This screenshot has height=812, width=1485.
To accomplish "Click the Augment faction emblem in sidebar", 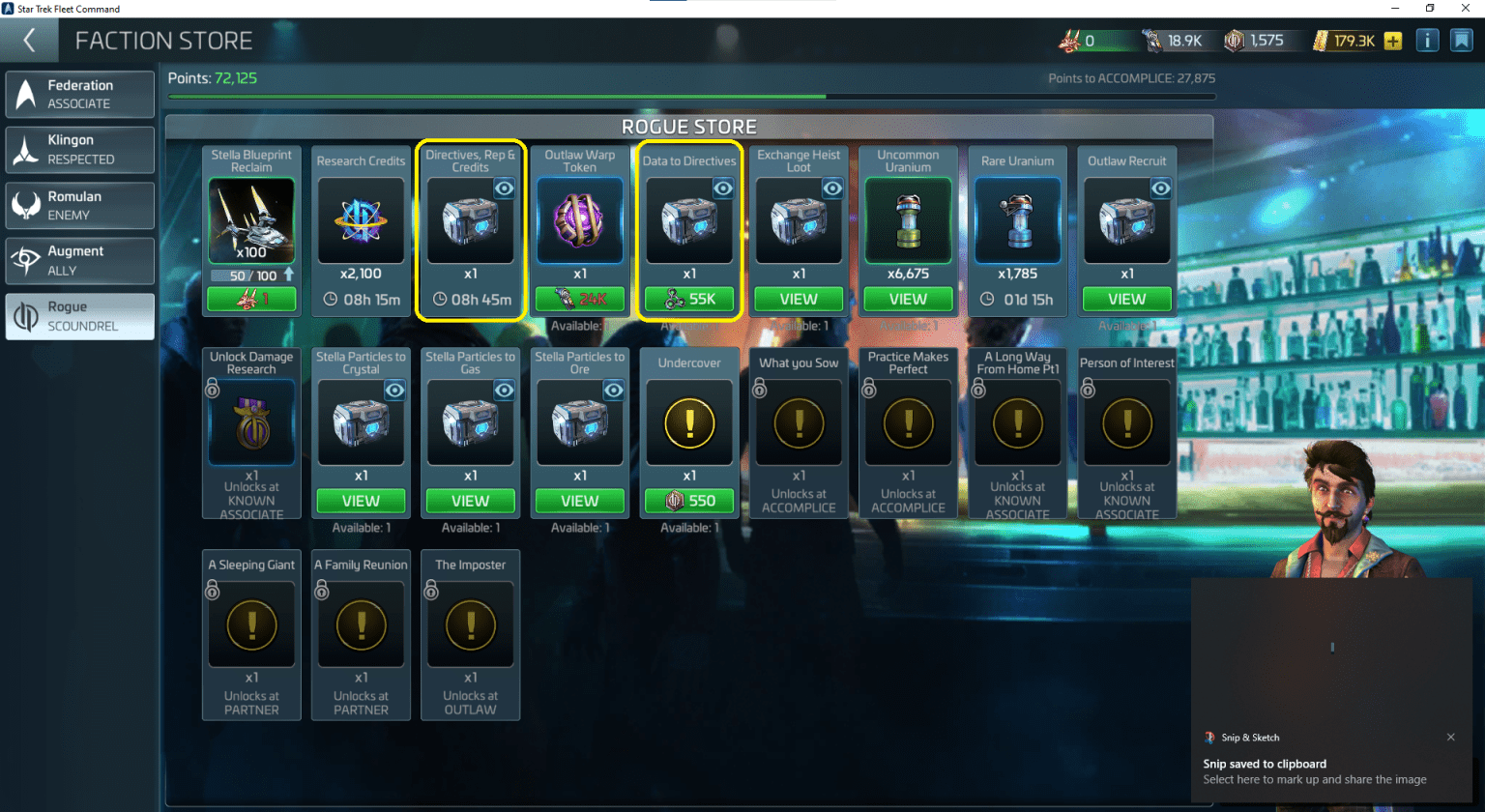I will click(26, 260).
